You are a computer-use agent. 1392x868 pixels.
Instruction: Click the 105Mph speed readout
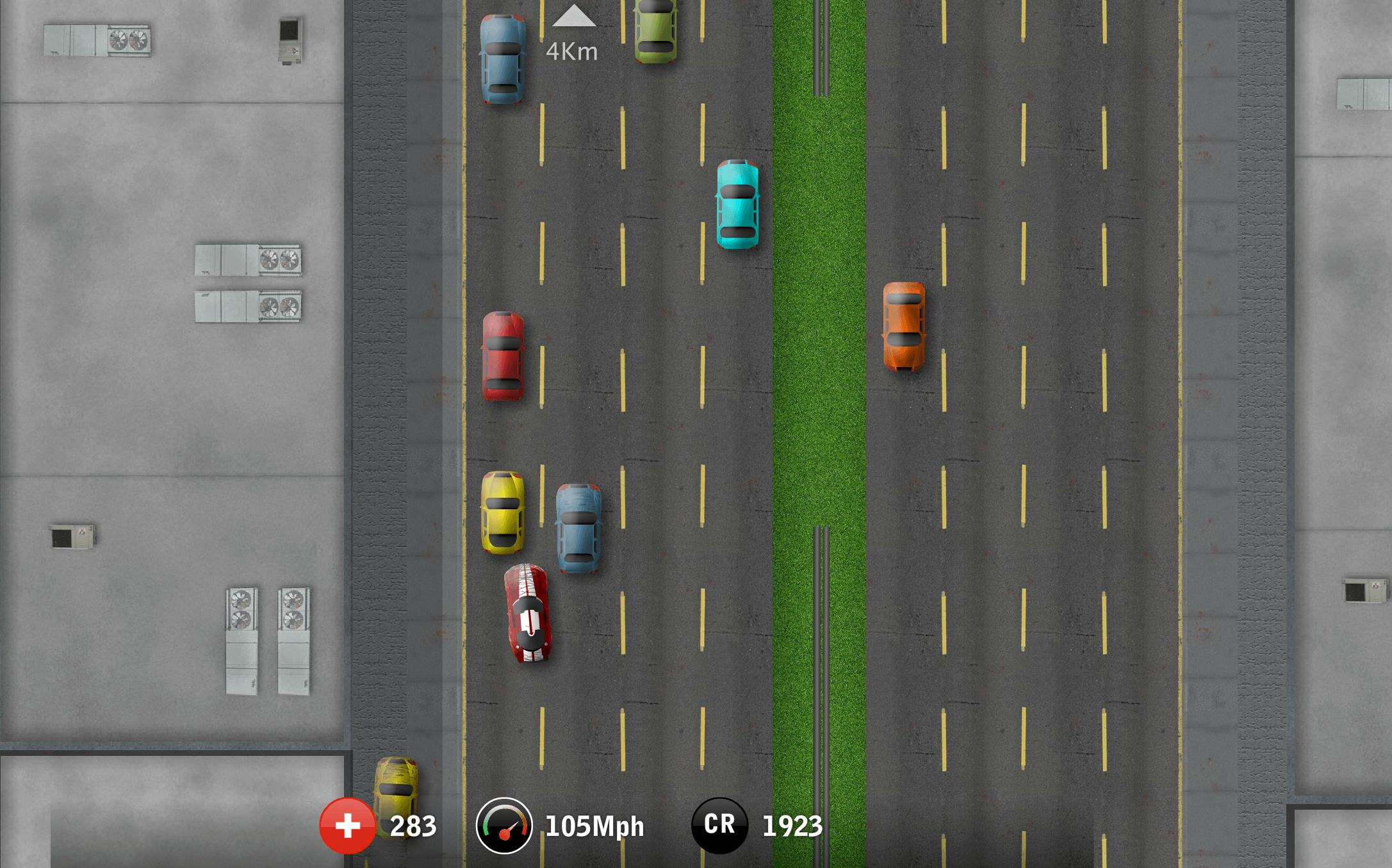[593, 826]
